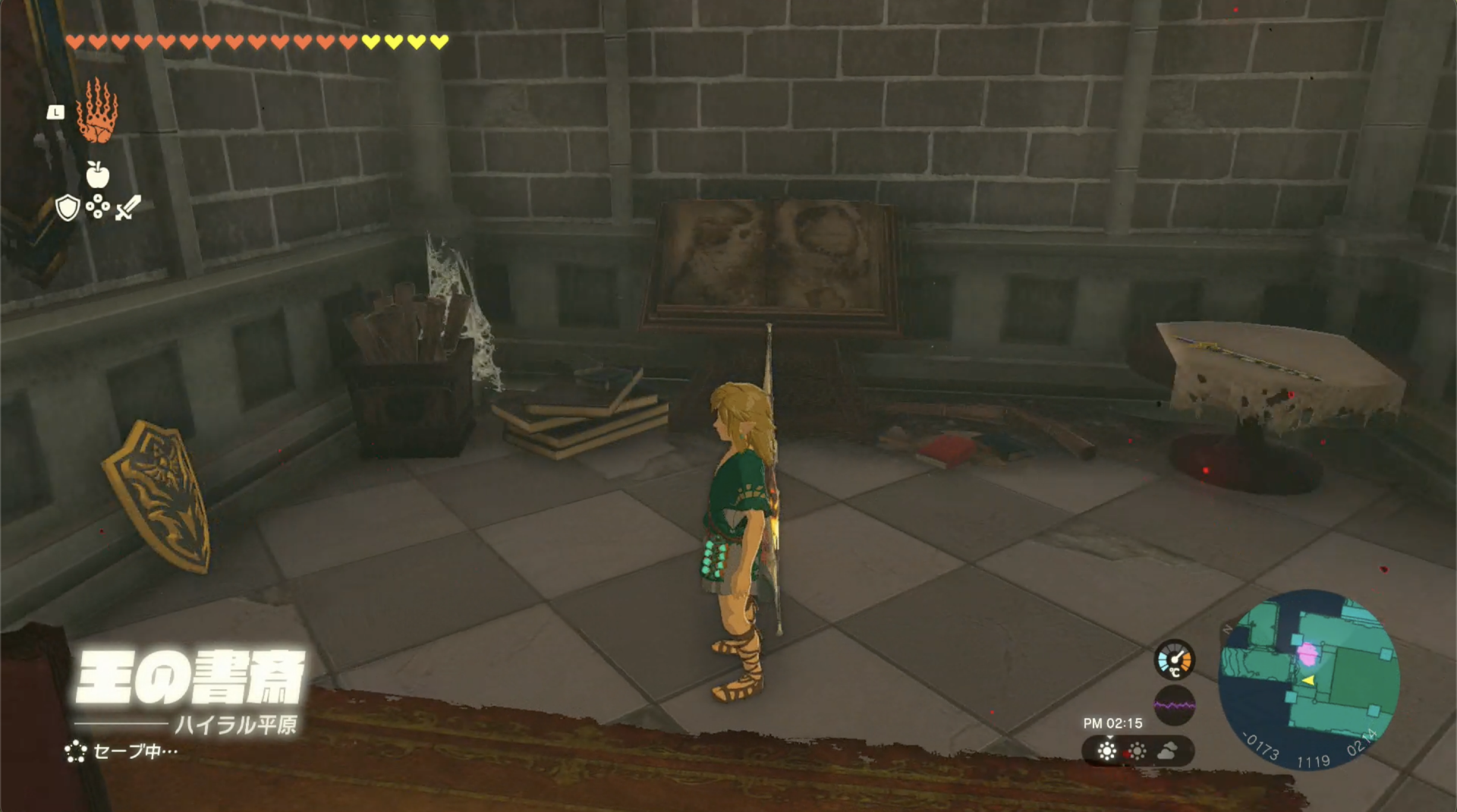Click the L button prompt badge
The width and height of the screenshot is (1457, 812).
tap(55, 112)
